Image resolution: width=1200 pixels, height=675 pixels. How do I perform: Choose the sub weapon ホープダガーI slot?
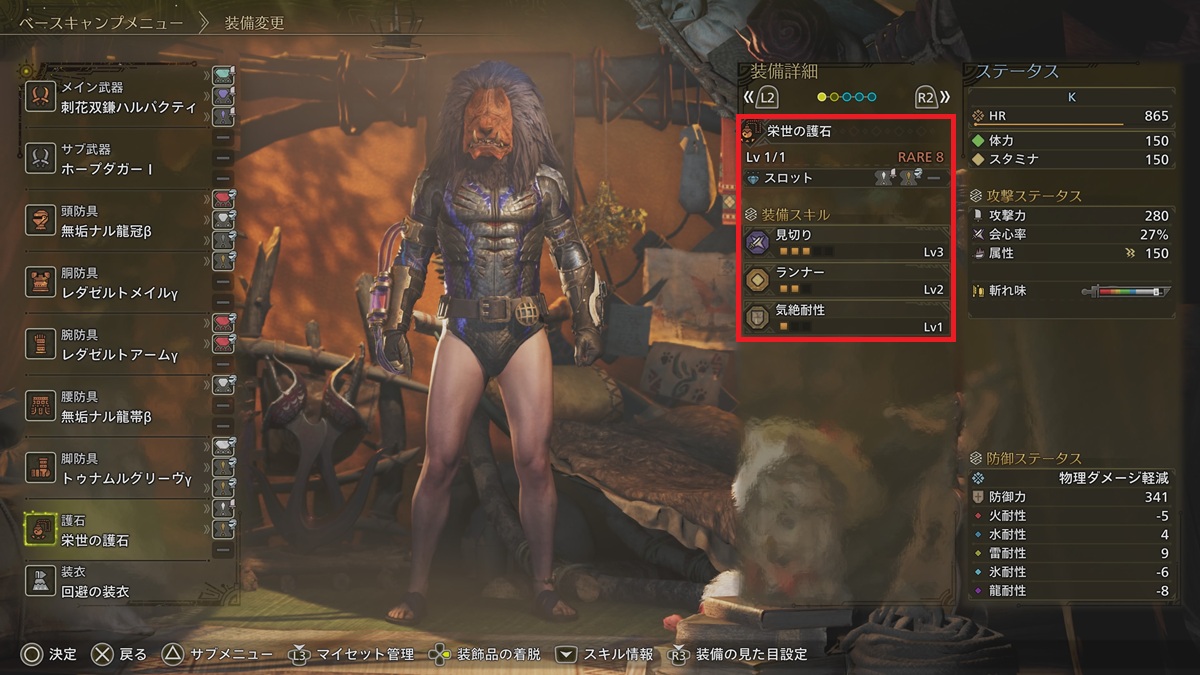pos(120,160)
